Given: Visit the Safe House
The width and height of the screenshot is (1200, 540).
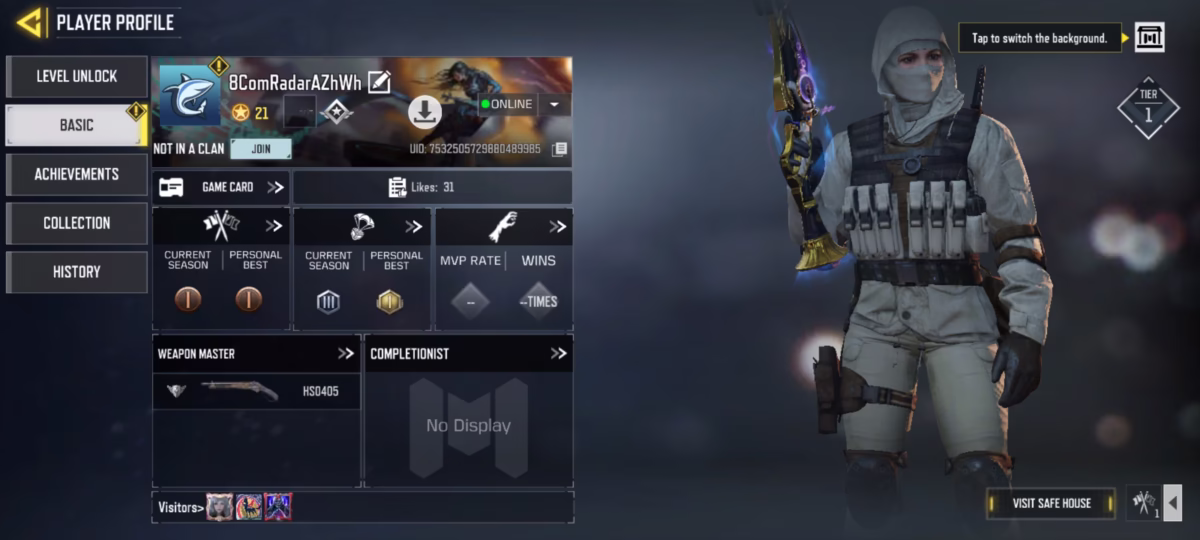Looking at the screenshot, I should [1051, 503].
